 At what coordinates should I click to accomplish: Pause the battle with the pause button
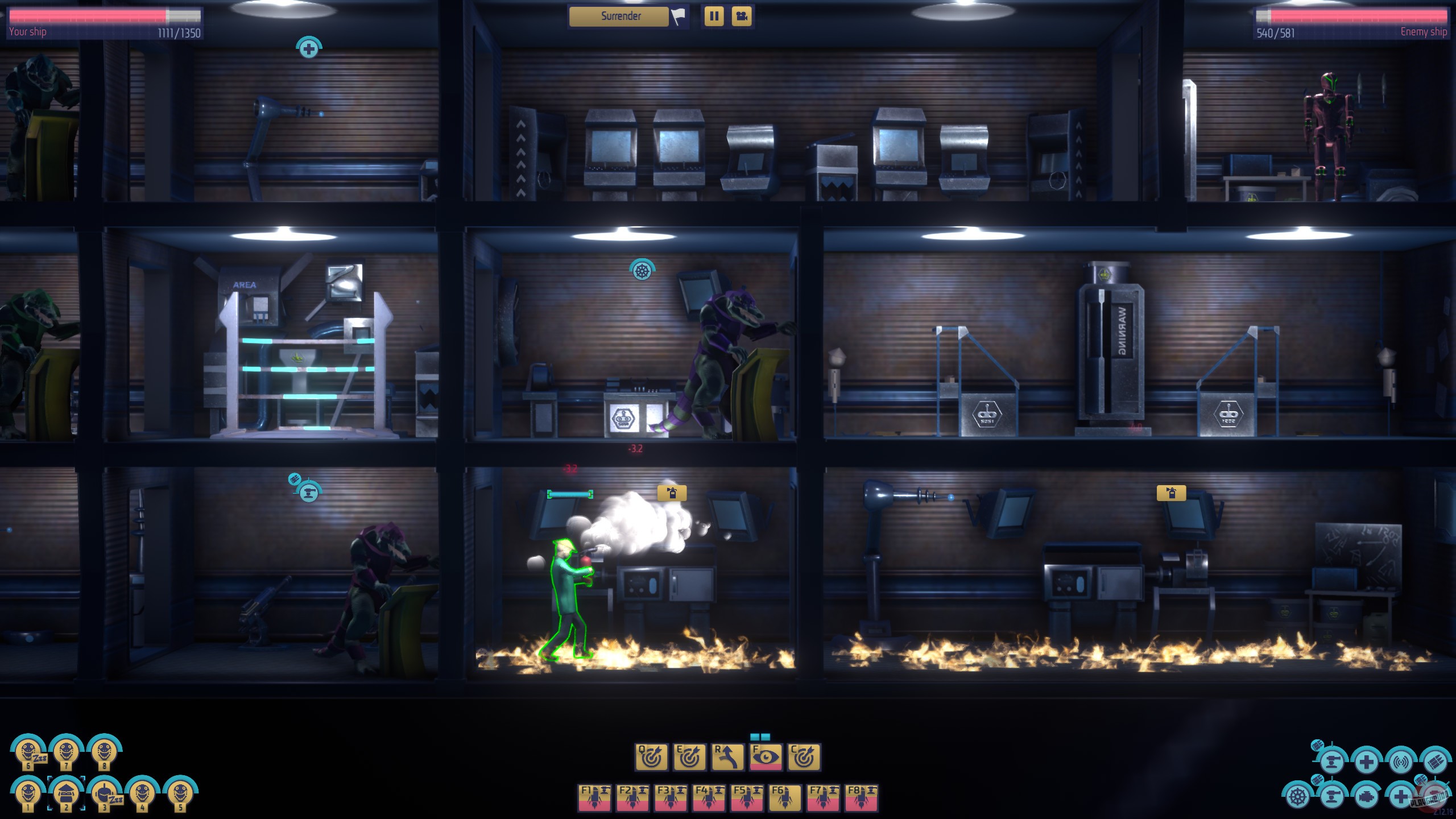[715, 17]
